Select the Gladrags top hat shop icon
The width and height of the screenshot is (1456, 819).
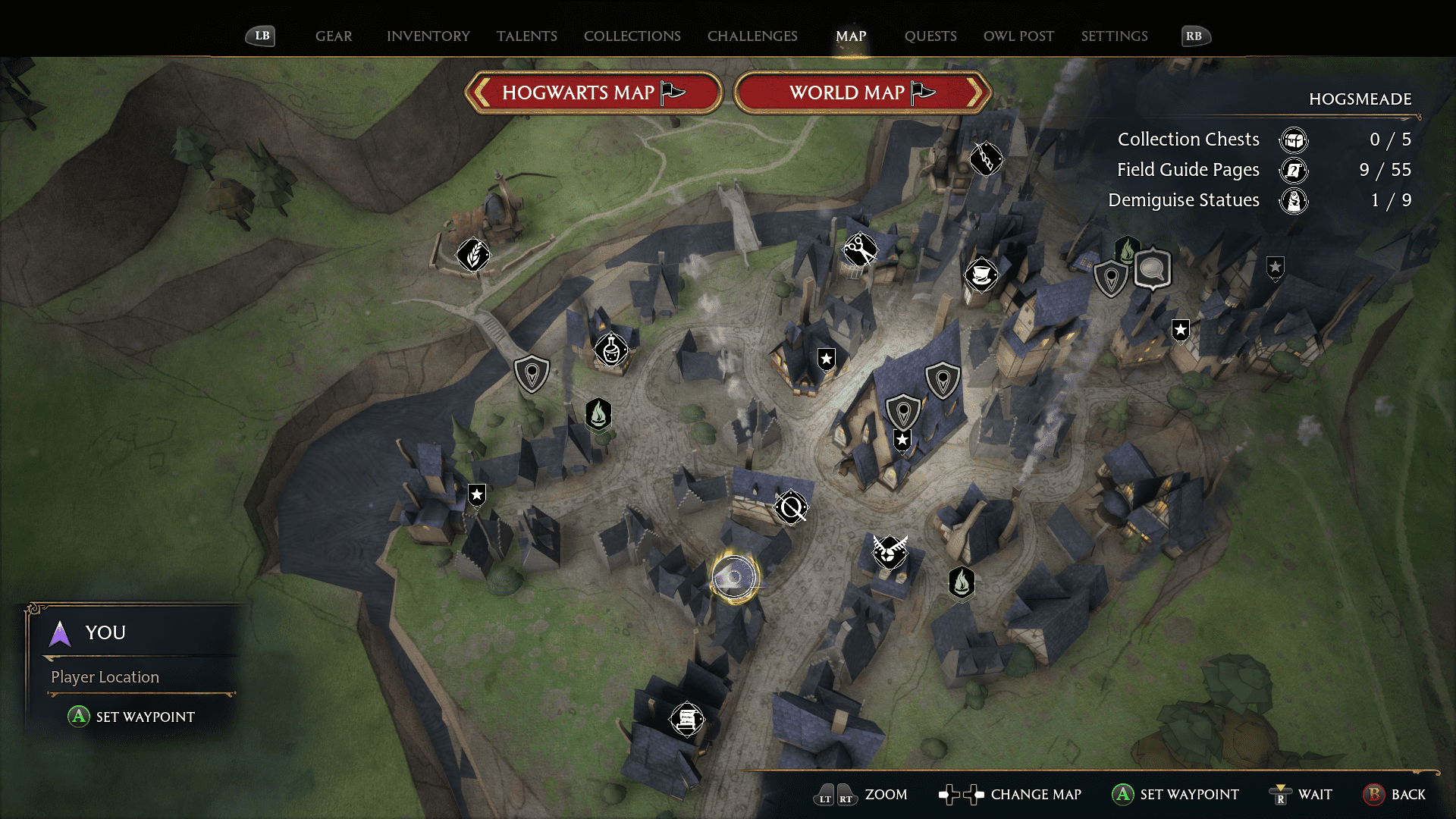point(982,277)
